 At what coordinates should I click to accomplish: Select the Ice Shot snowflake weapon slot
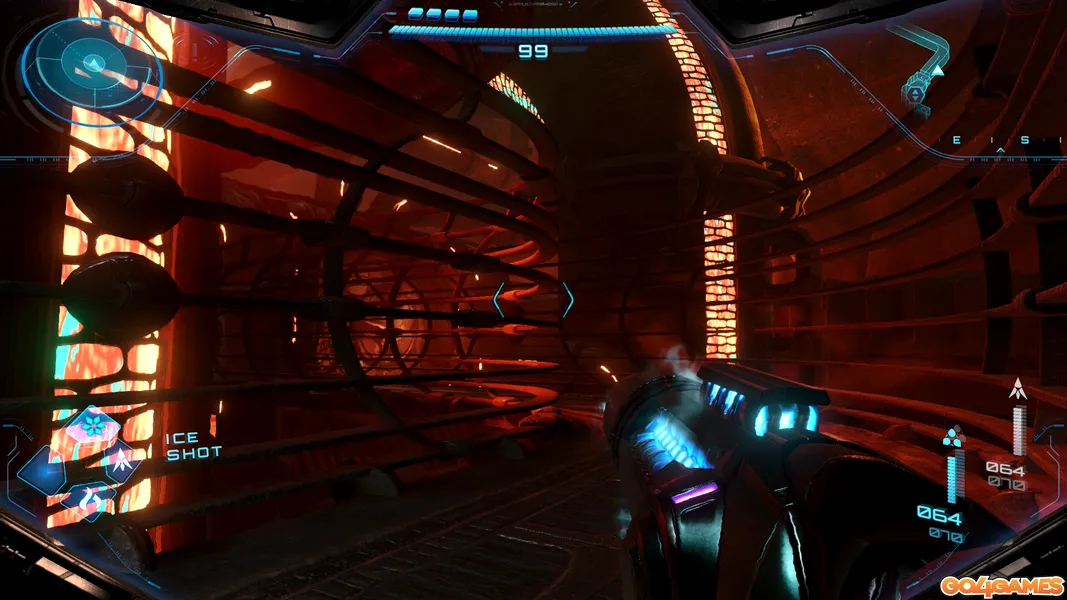(95, 428)
